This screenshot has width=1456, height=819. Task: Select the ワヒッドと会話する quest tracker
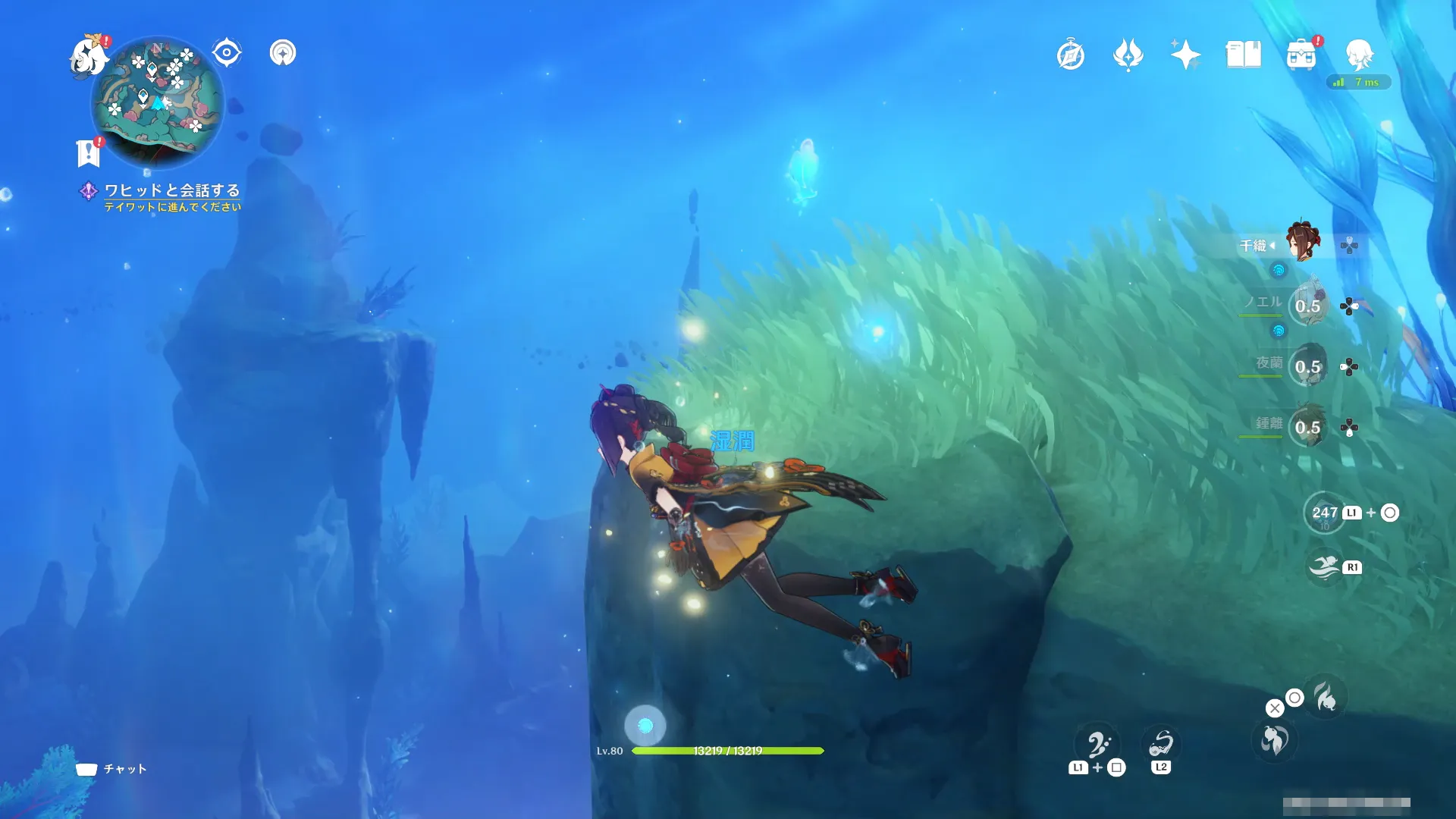[x=171, y=190]
